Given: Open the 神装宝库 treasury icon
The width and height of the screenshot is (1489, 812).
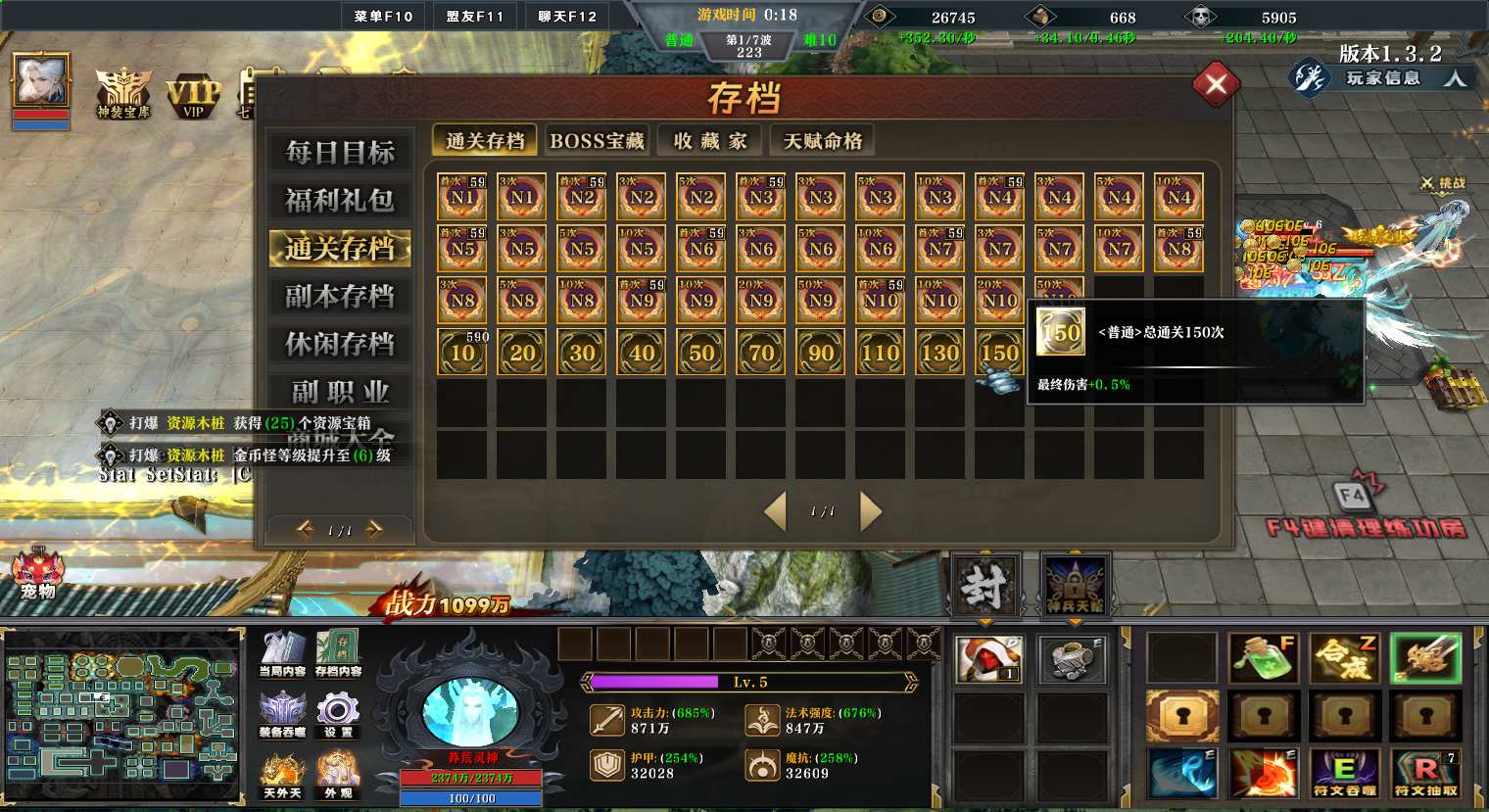Looking at the screenshot, I should coord(122,95).
